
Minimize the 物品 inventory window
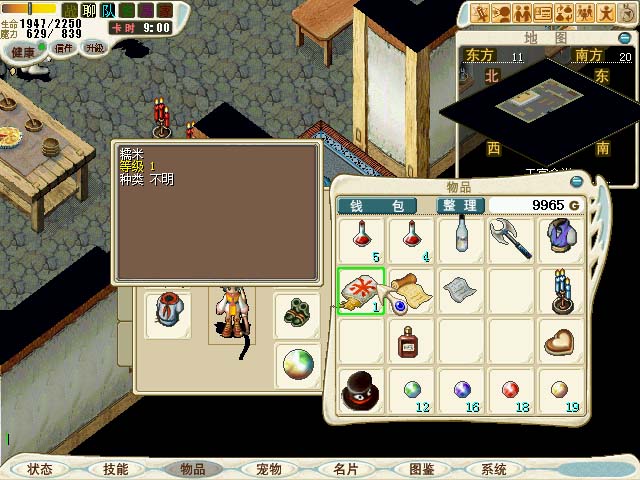[576, 182]
